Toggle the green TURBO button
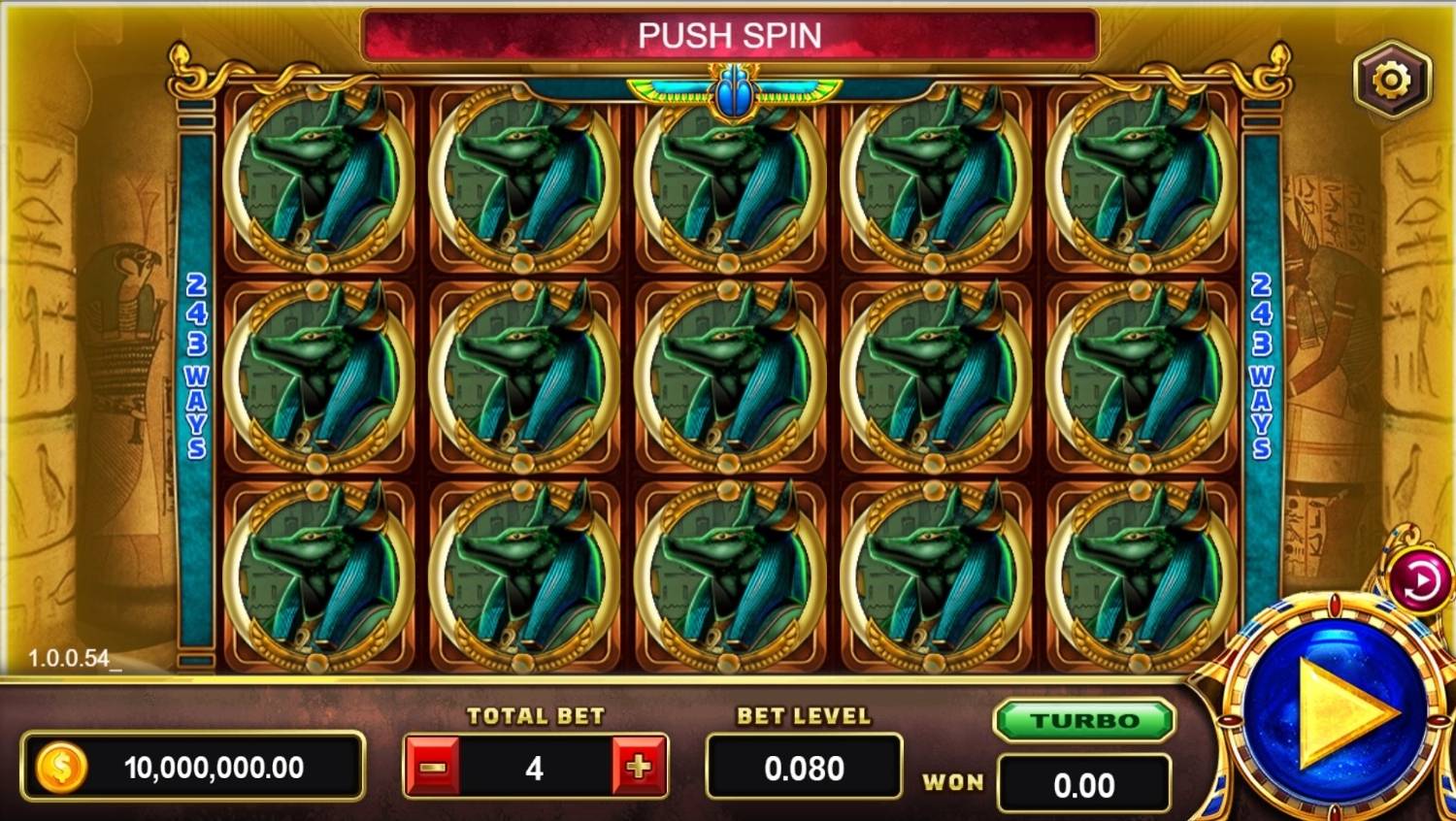 [x=1084, y=721]
